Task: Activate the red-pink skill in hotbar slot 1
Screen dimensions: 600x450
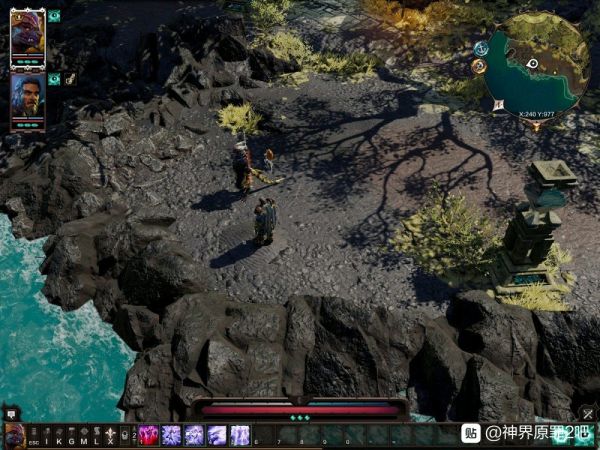Action: 148,436
